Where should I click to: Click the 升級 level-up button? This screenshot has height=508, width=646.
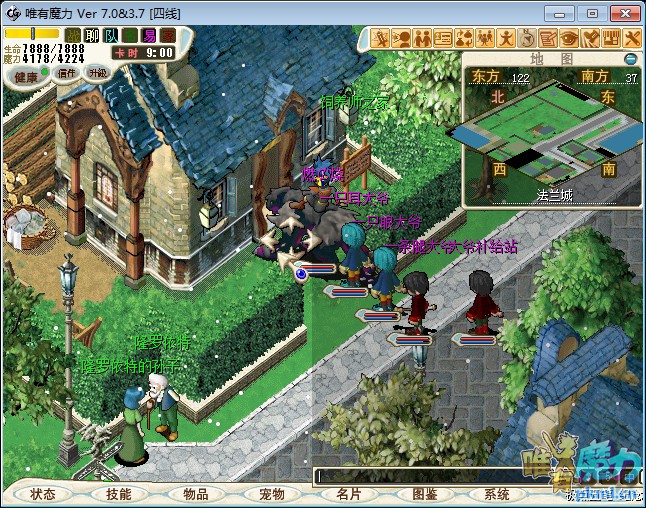pyautogui.click(x=97, y=73)
